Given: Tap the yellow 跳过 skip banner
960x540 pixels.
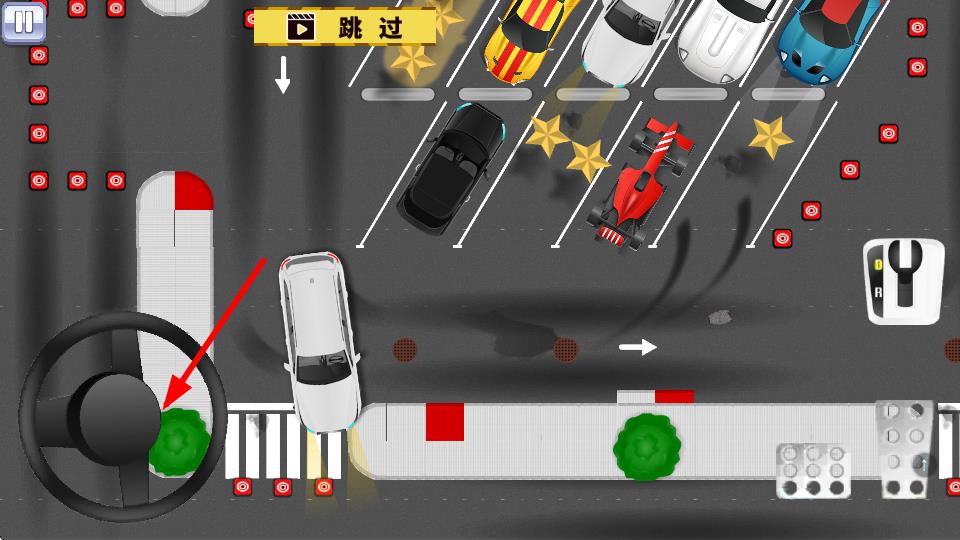Looking at the screenshot, I should [x=345, y=27].
